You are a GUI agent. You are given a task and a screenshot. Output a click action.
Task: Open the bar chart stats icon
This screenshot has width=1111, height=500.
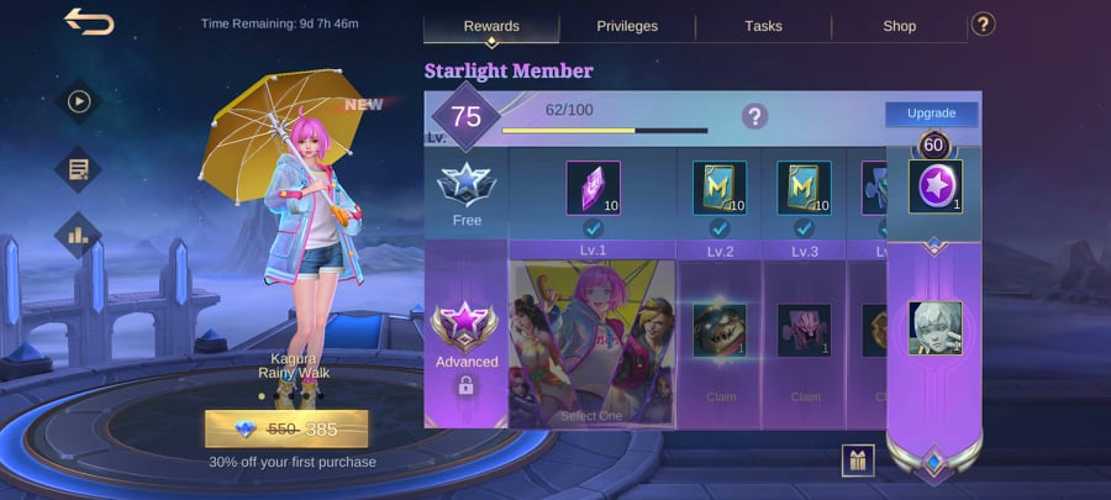(78, 236)
